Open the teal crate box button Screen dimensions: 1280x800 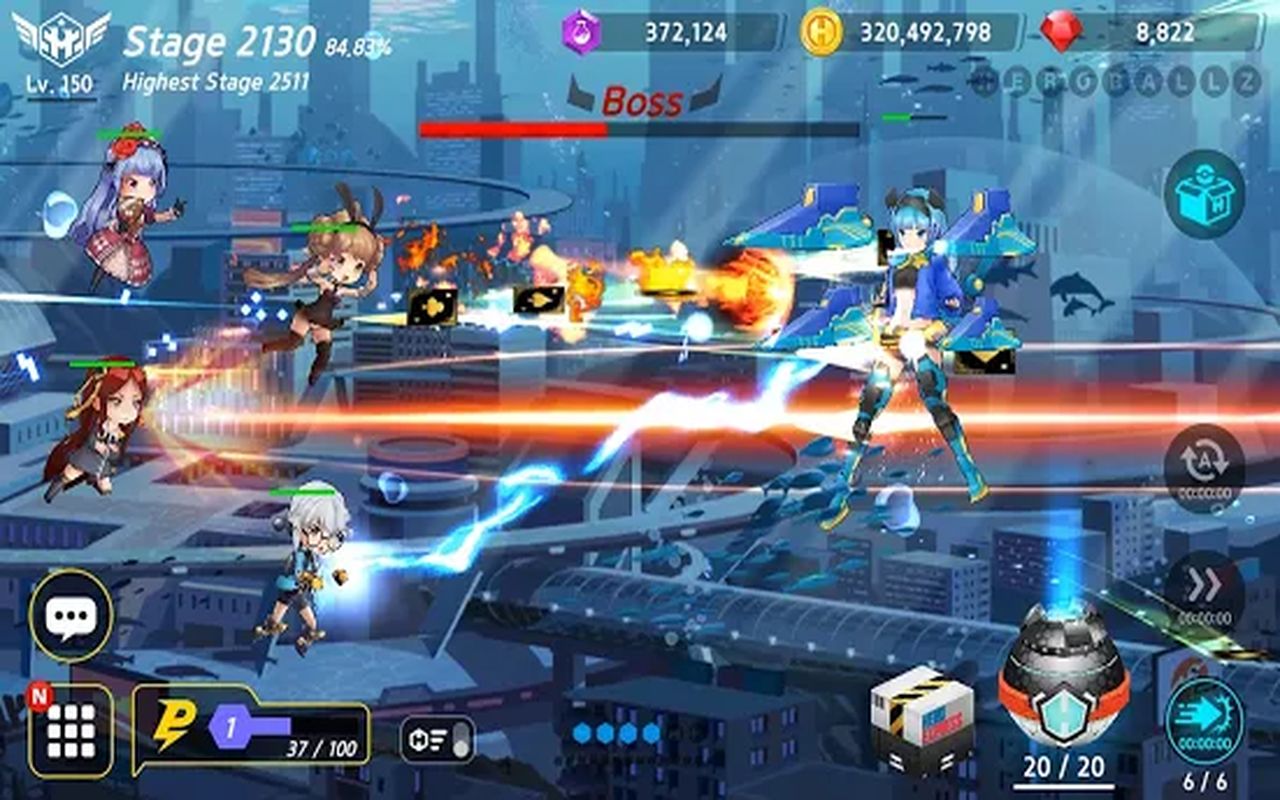pyautogui.click(x=1204, y=194)
